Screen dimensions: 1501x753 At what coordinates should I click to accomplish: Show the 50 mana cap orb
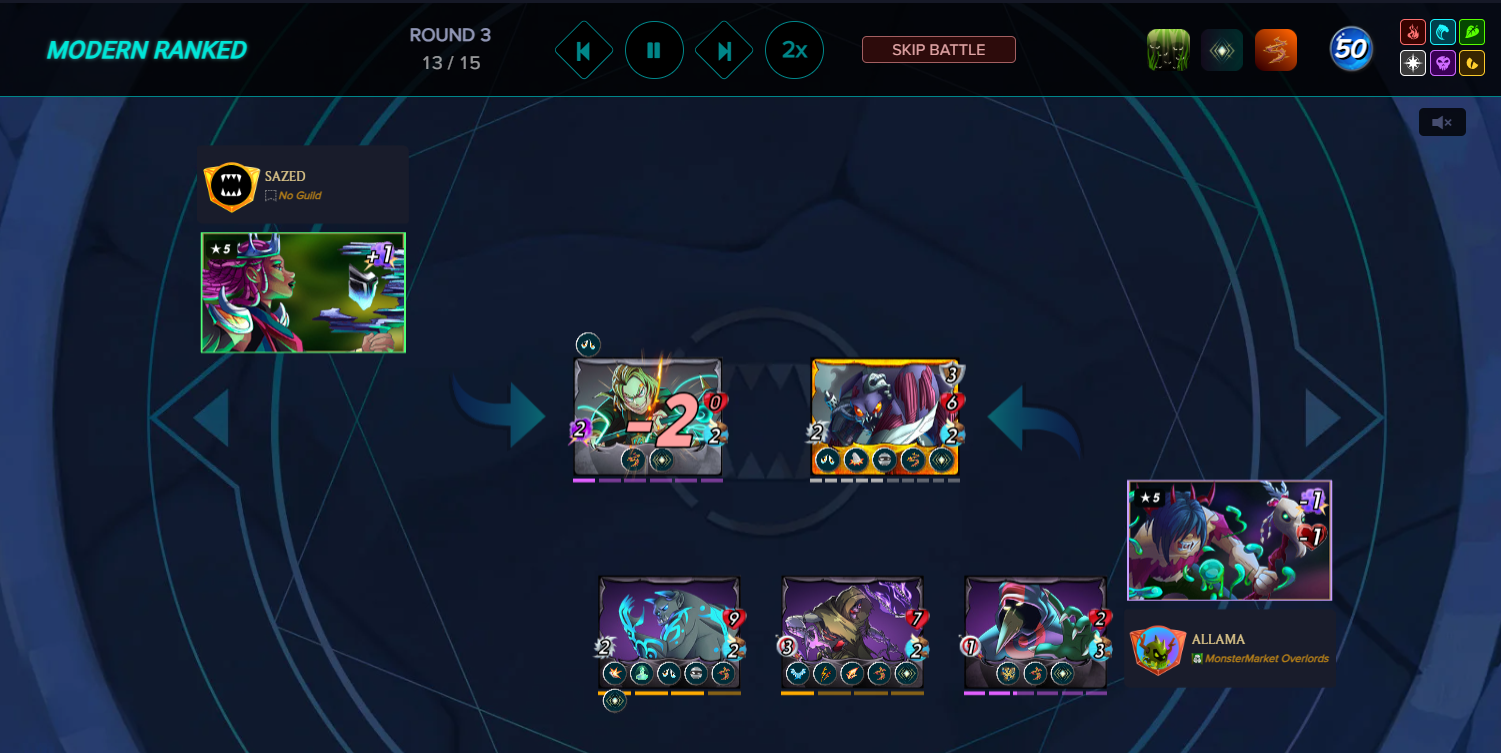tap(1351, 49)
